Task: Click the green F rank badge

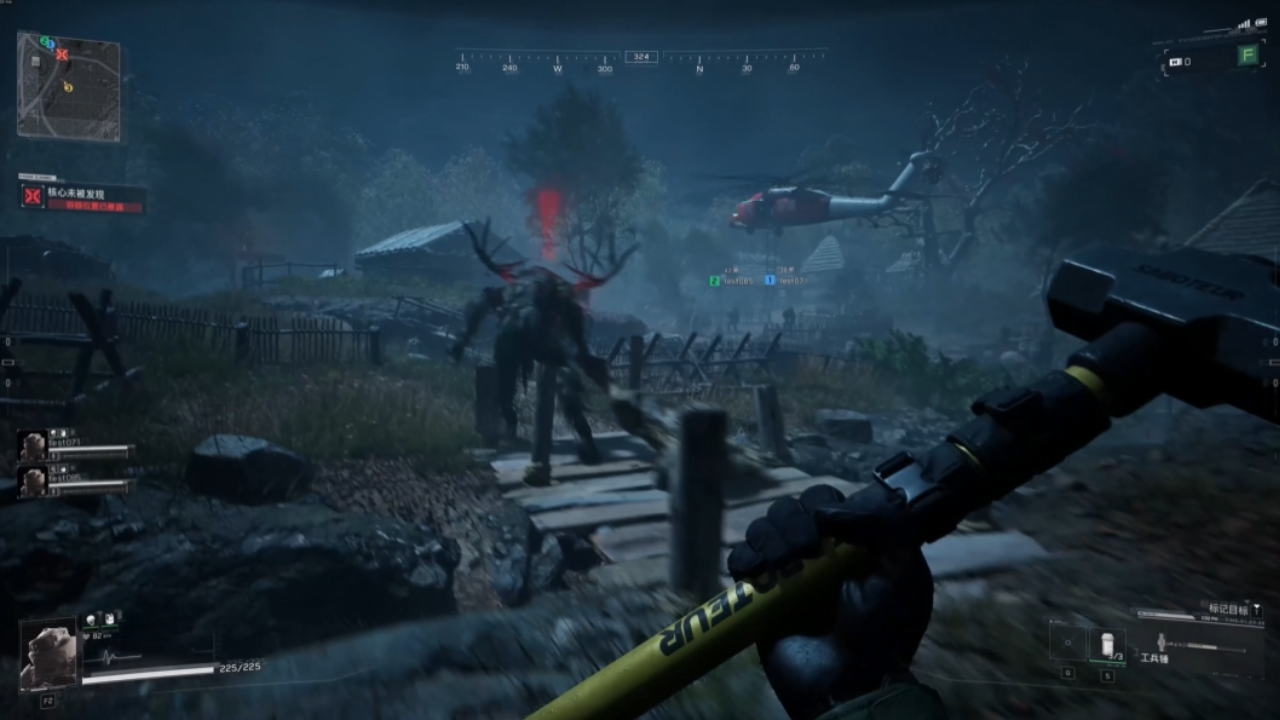Action: tap(1247, 56)
